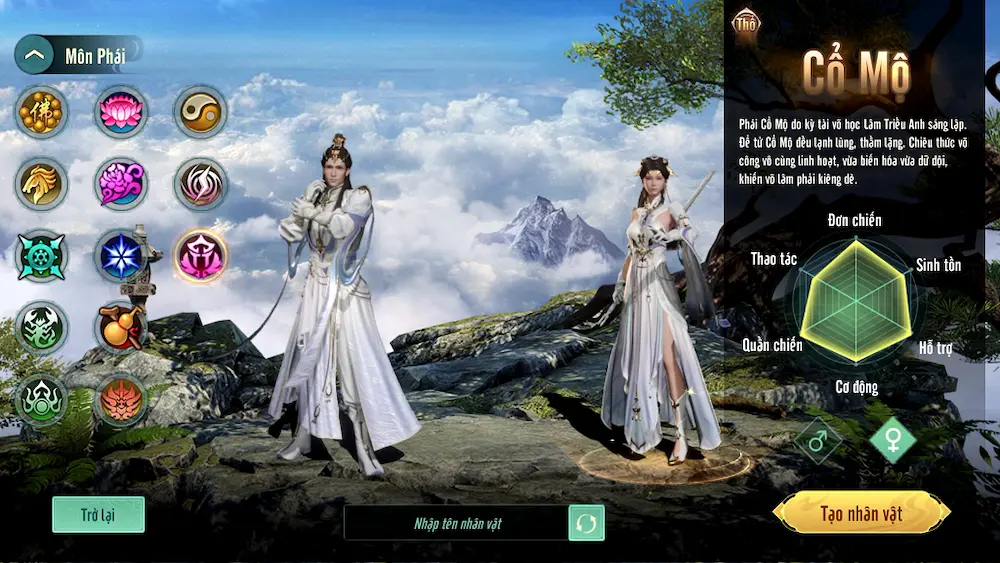This screenshot has width=1000, height=563.
Task: Select the highlighted pink Cổ Mộ faction icon
Action: tap(200, 256)
